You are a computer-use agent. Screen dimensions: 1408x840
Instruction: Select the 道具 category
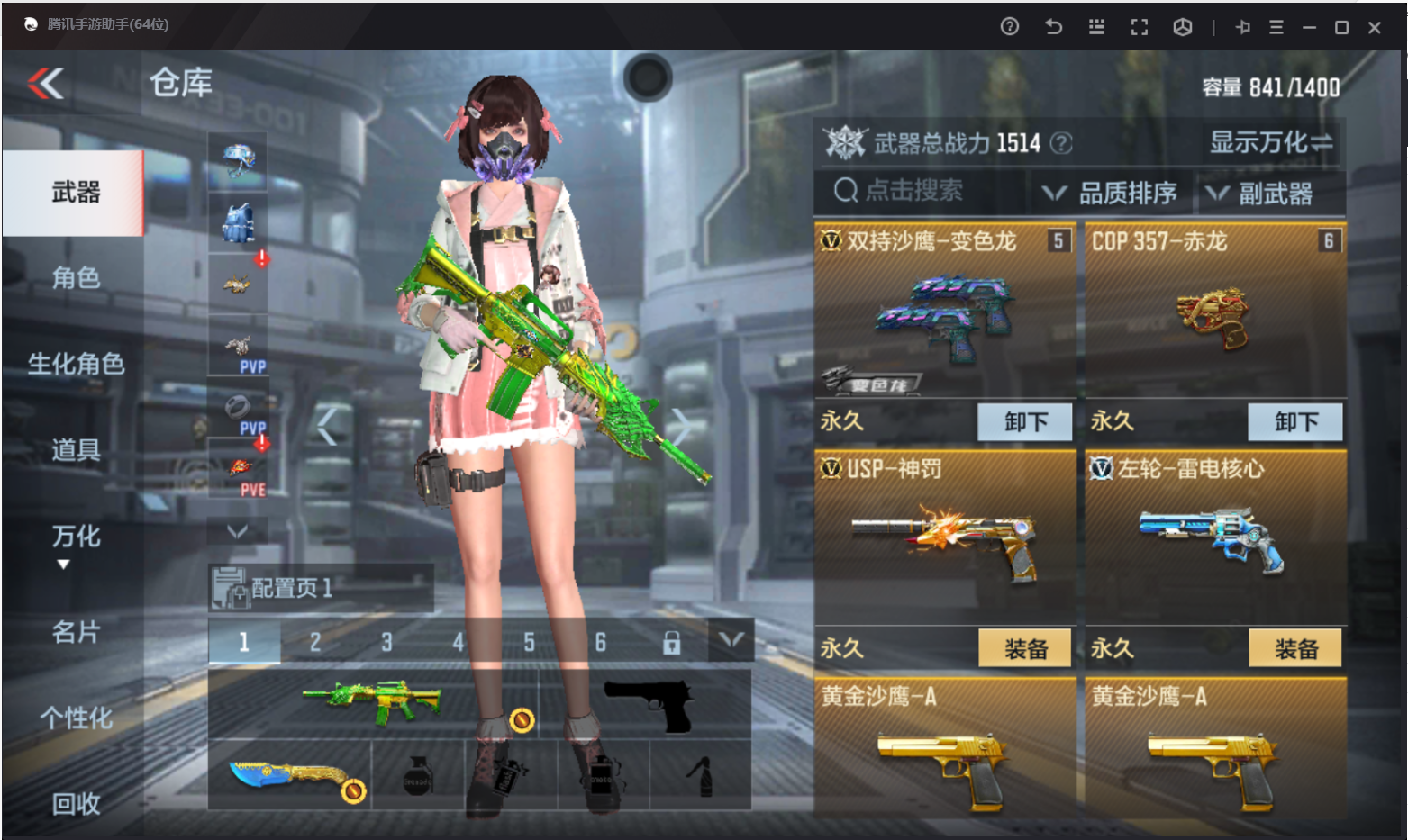pyautogui.click(x=76, y=449)
